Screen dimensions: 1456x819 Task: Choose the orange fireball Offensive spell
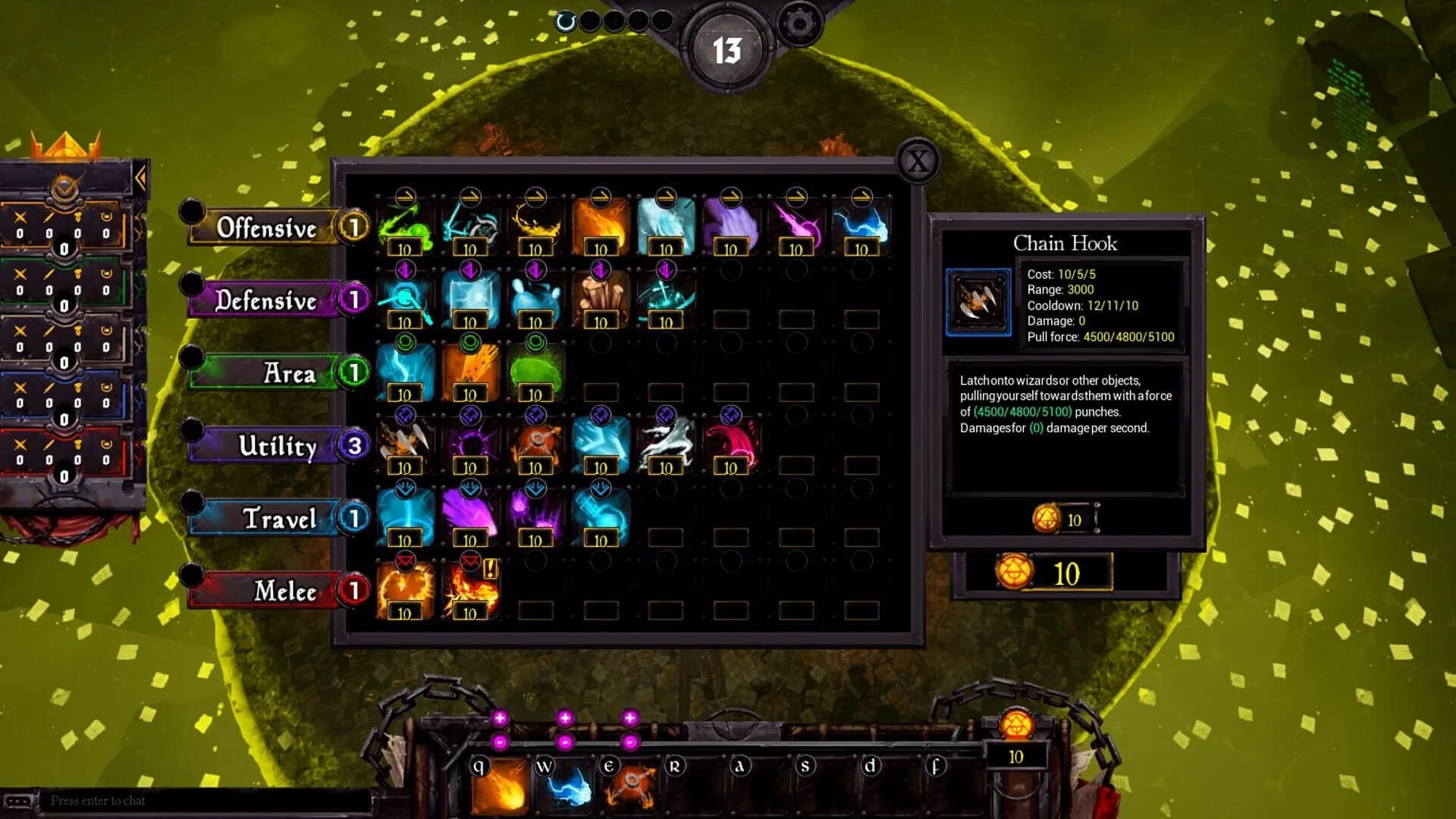[x=601, y=224]
